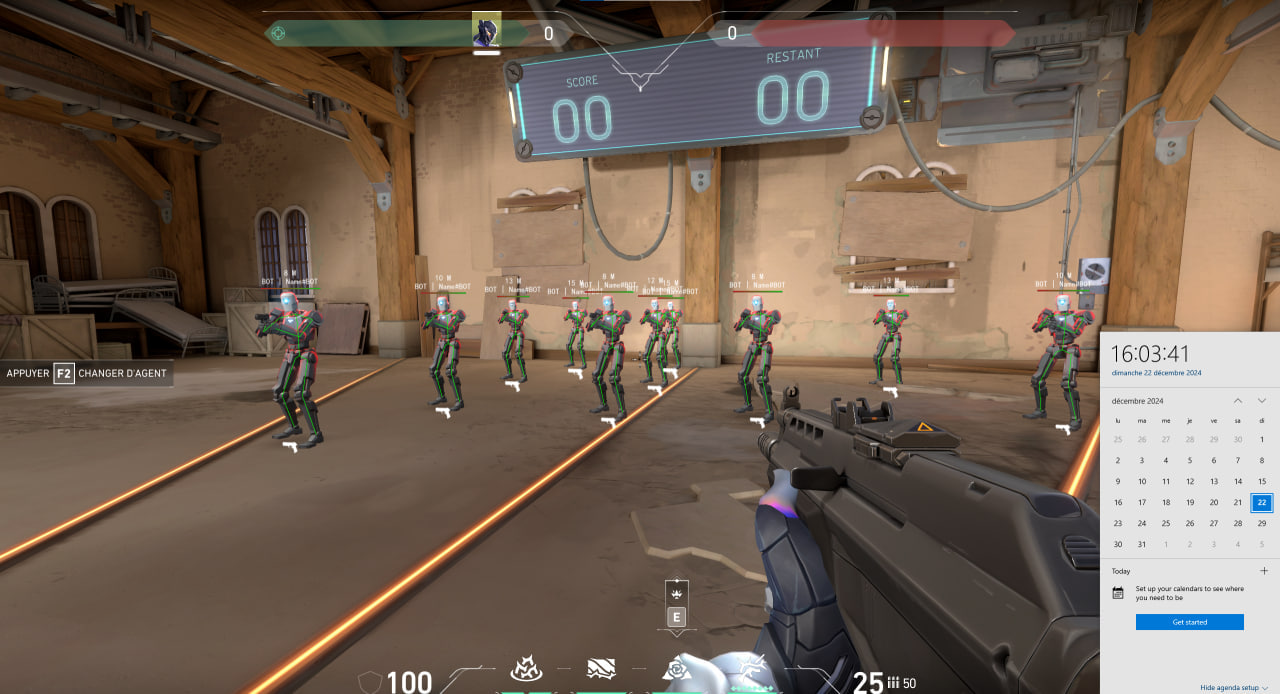Activate the Razorvine thorn nest ability

click(526, 668)
